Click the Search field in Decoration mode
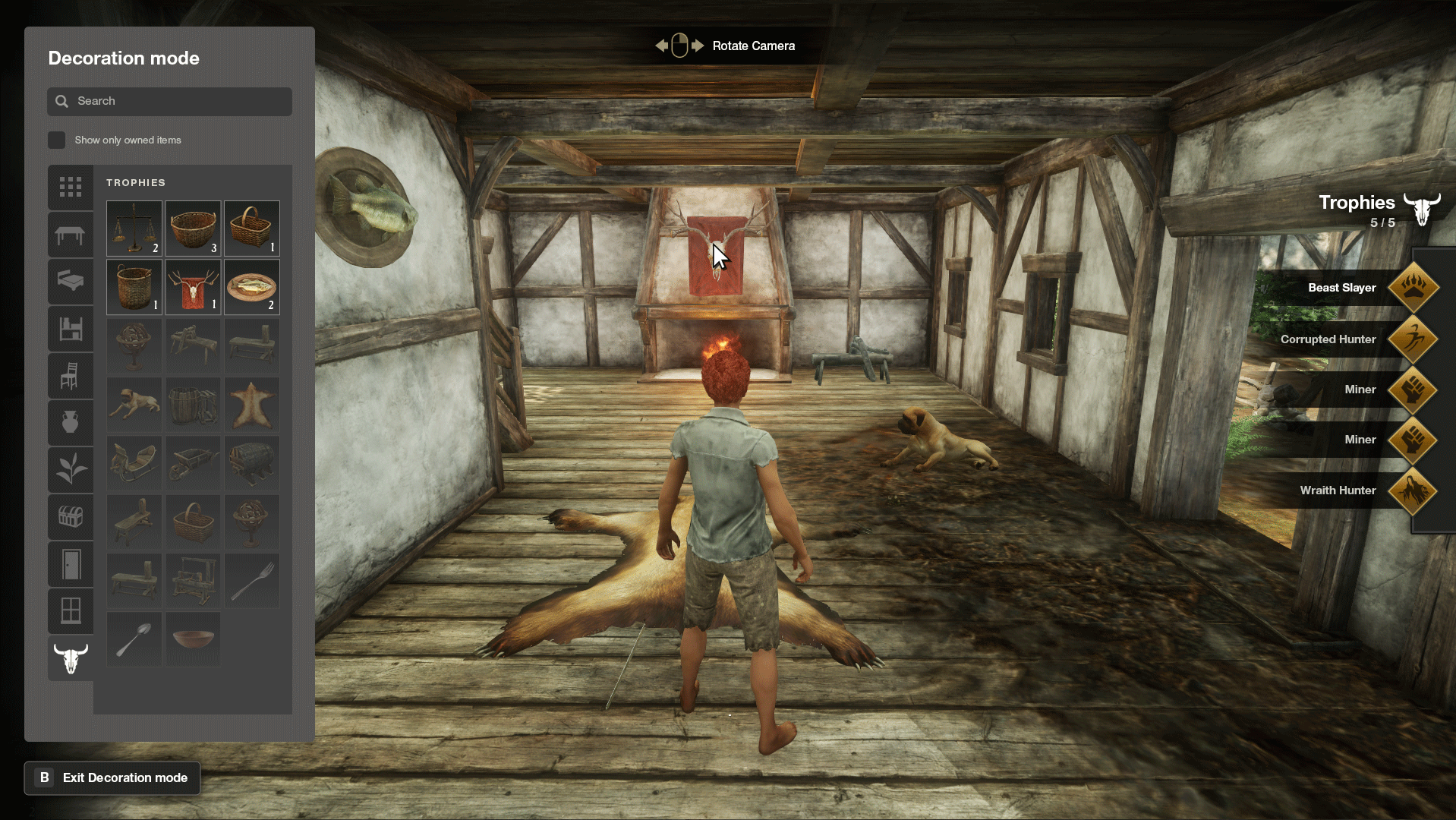Image resolution: width=1456 pixels, height=820 pixels. 169,101
